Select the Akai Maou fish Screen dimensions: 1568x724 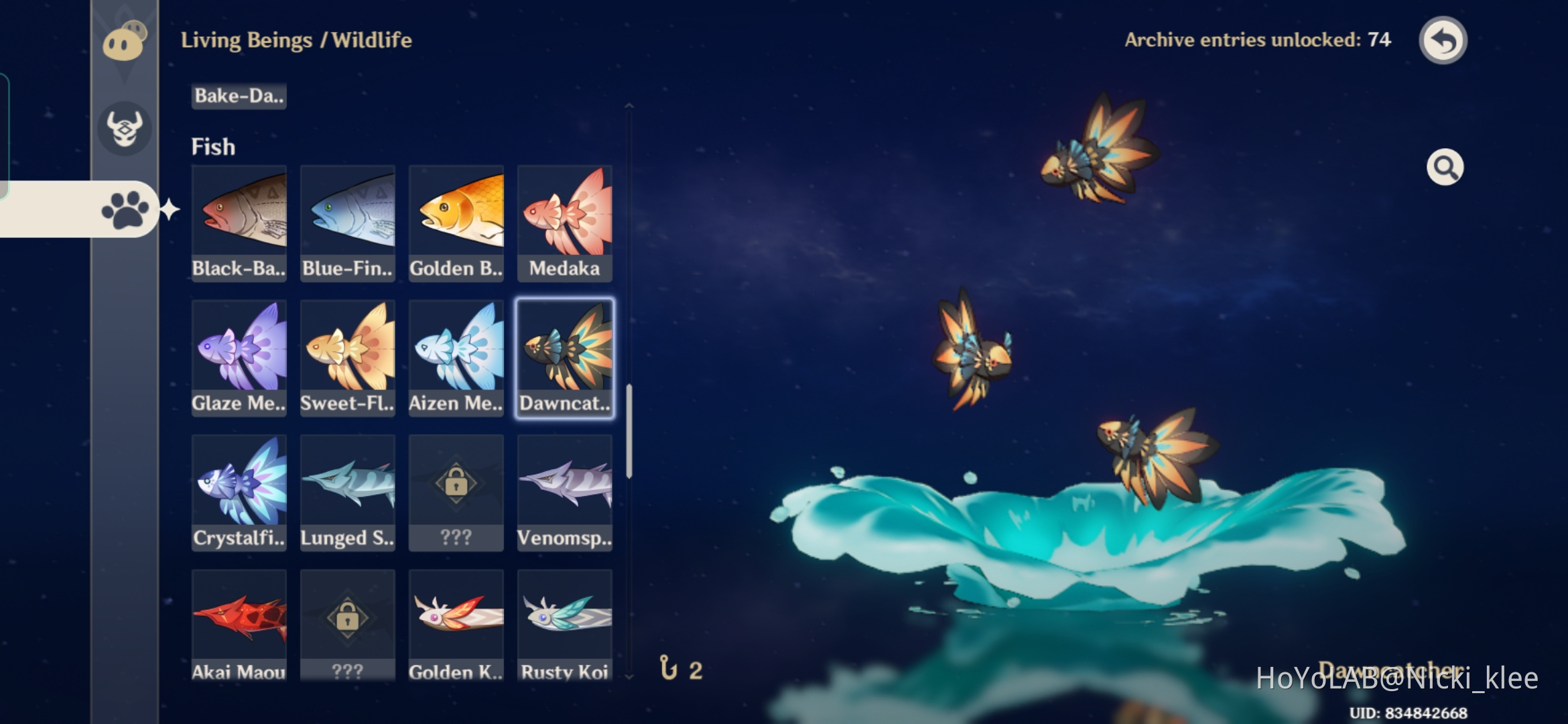coord(239,623)
